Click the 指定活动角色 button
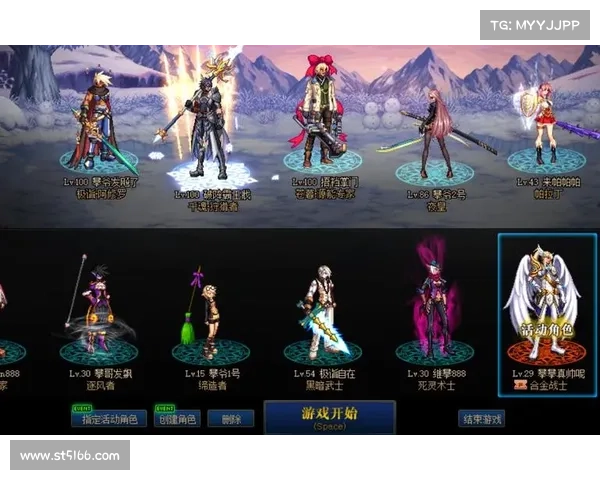The width and height of the screenshot is (600, 480). 109,419
